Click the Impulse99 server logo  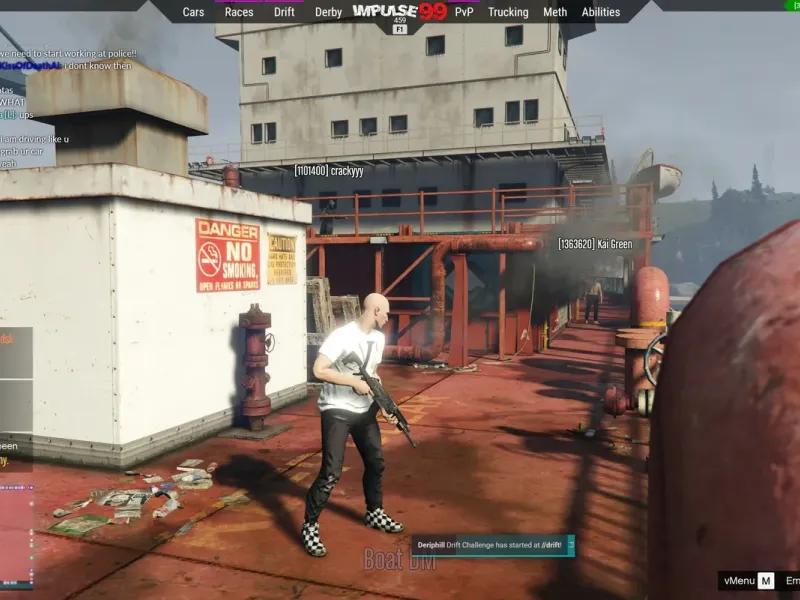400,12
